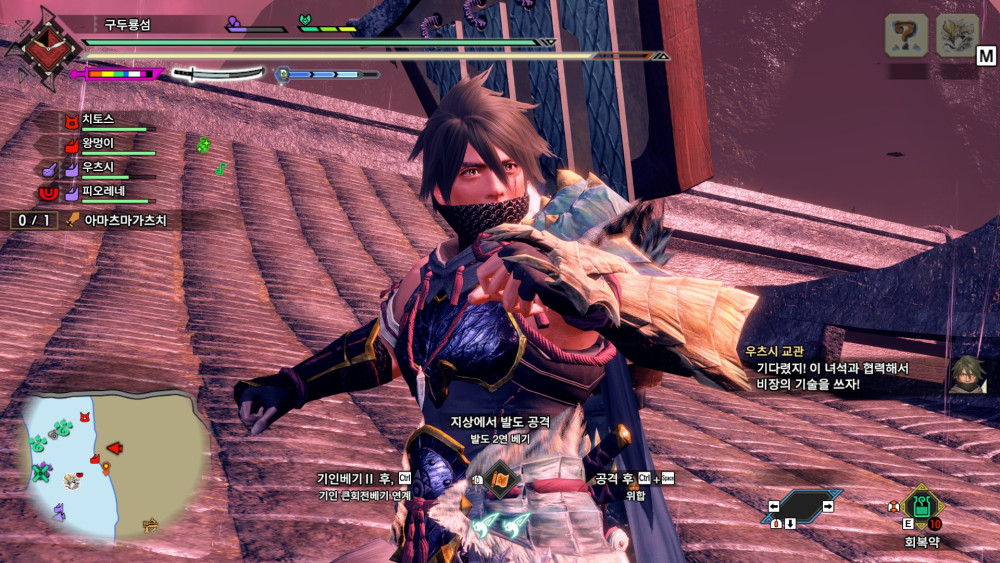The width and height of the screenshot is (1000, 563).
Task: Click the longsword sharpness gauge icon
Action: 217,73
